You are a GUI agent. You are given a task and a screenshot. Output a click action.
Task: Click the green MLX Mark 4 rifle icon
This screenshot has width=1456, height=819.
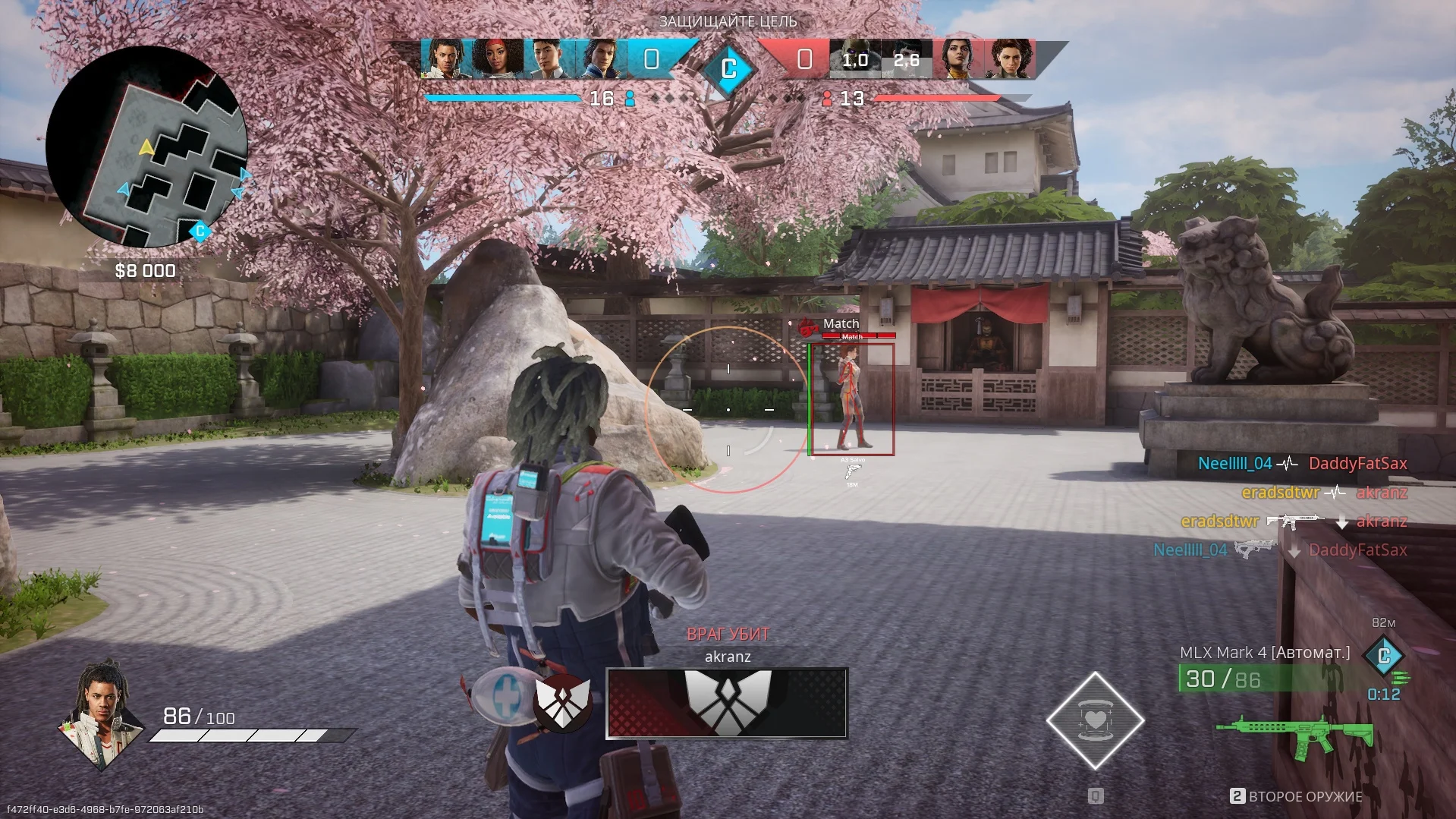(1295, 735)
